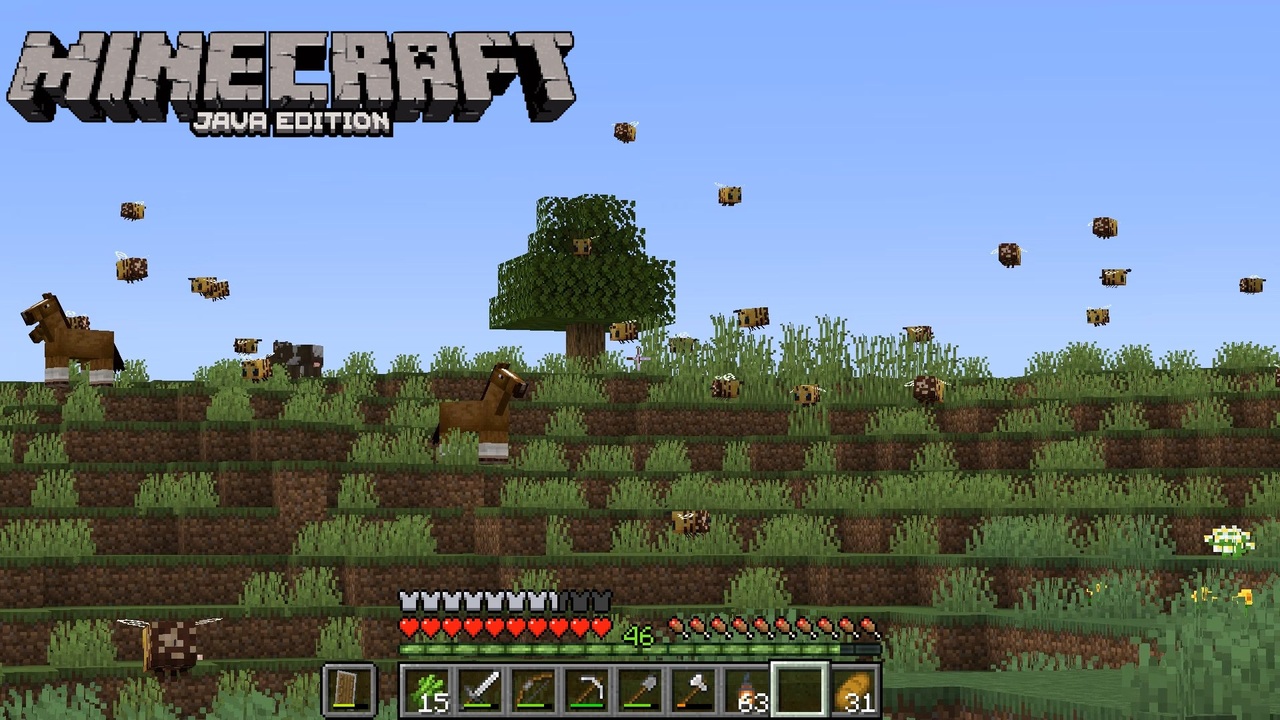Click the white flower on the right edge
1280x720 pixels.
tap(1232, 540)
